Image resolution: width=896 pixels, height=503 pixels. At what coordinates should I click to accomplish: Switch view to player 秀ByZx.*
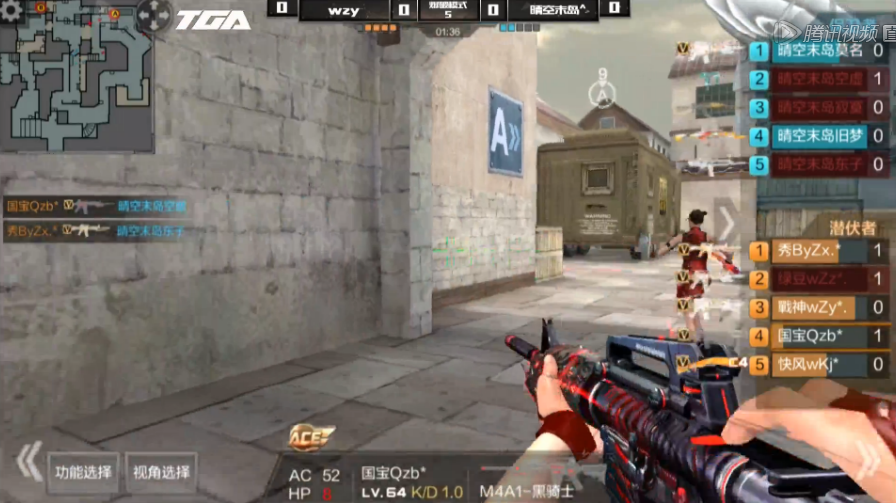(x=818, y=251)
